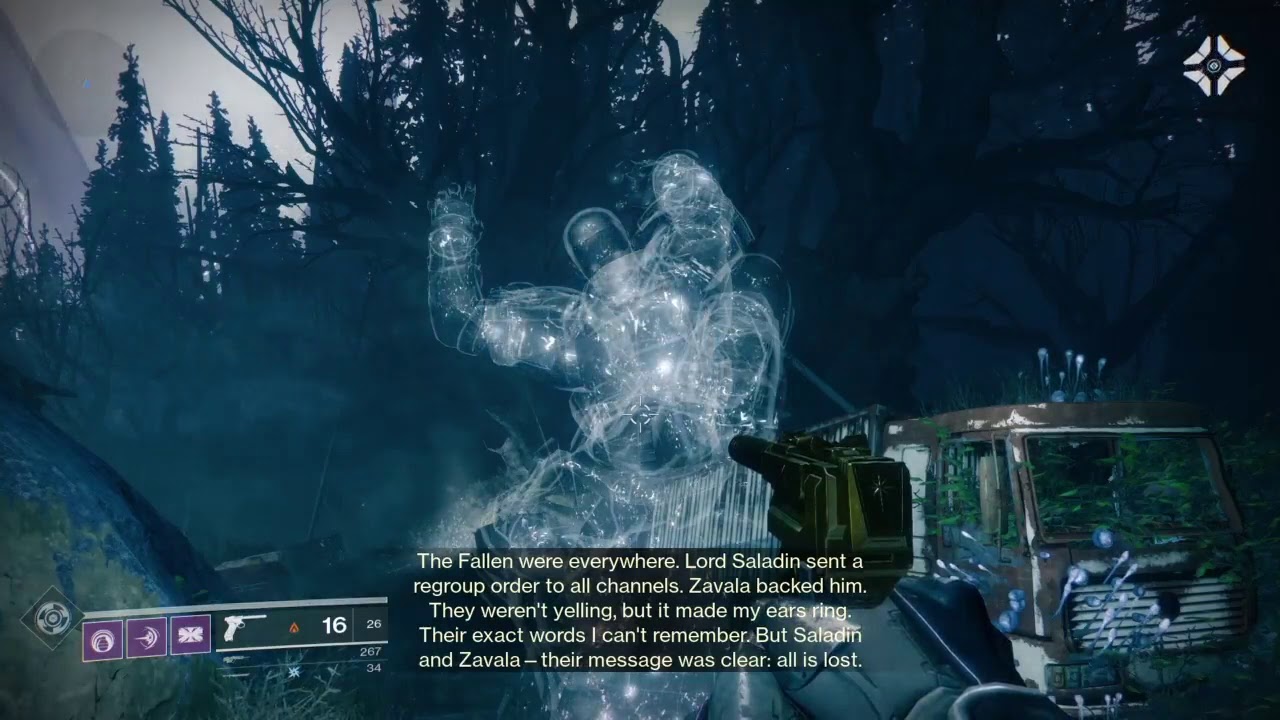Screen dimensions: 1280x720
Task: Activate the grenade ability icon
Action: [x=102, y=637]
